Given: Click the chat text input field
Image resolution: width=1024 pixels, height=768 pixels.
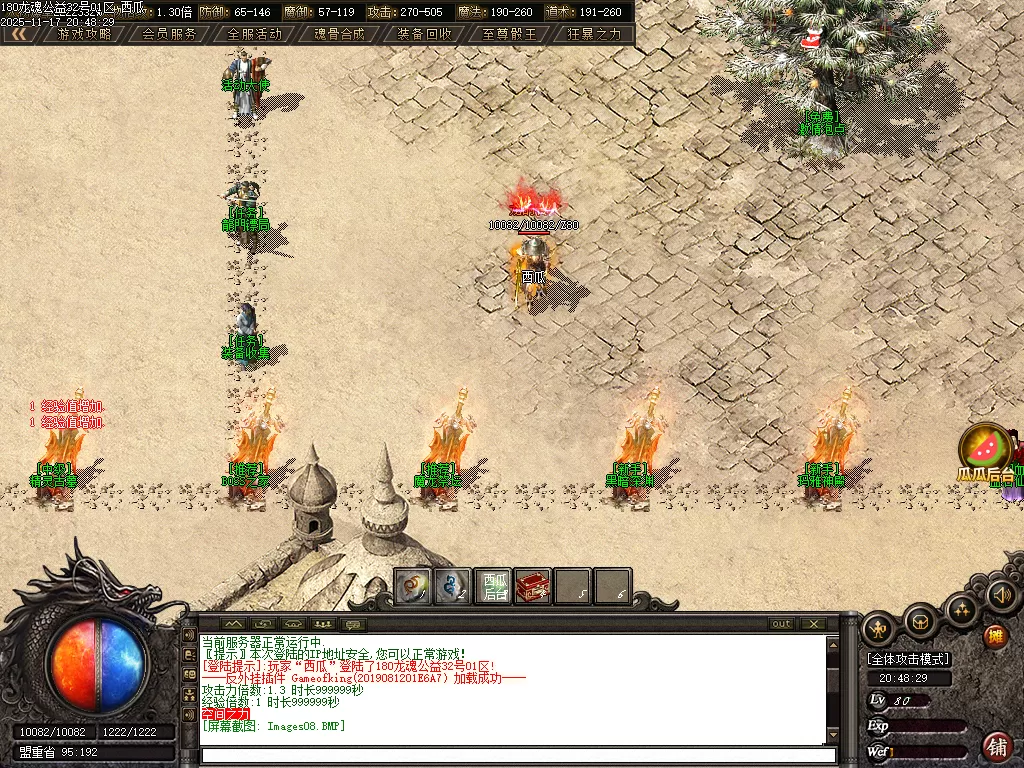Looking at the screenshot, I should click(515, 756).
